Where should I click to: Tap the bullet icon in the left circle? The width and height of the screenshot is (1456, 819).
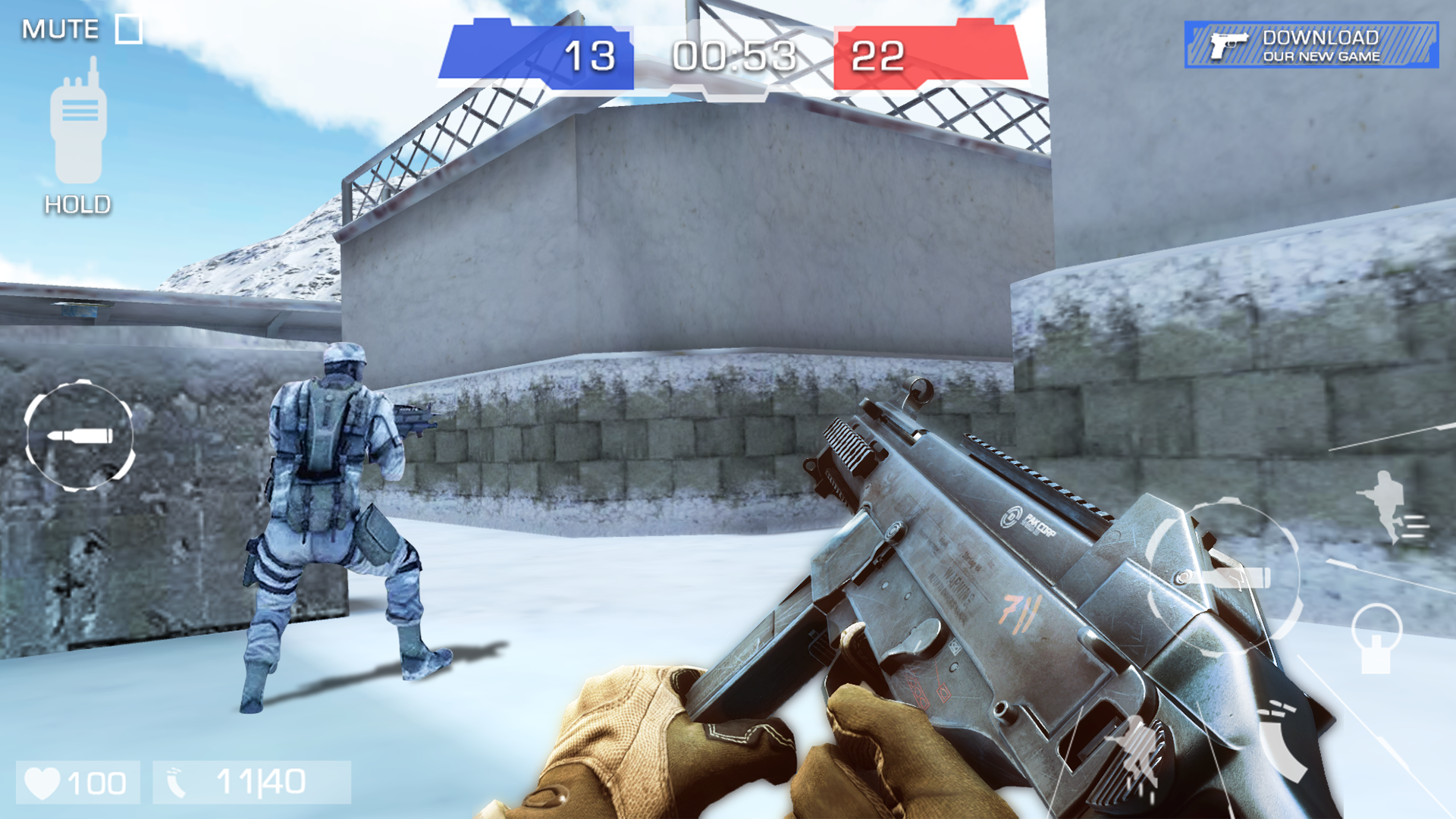click(80, 435)
